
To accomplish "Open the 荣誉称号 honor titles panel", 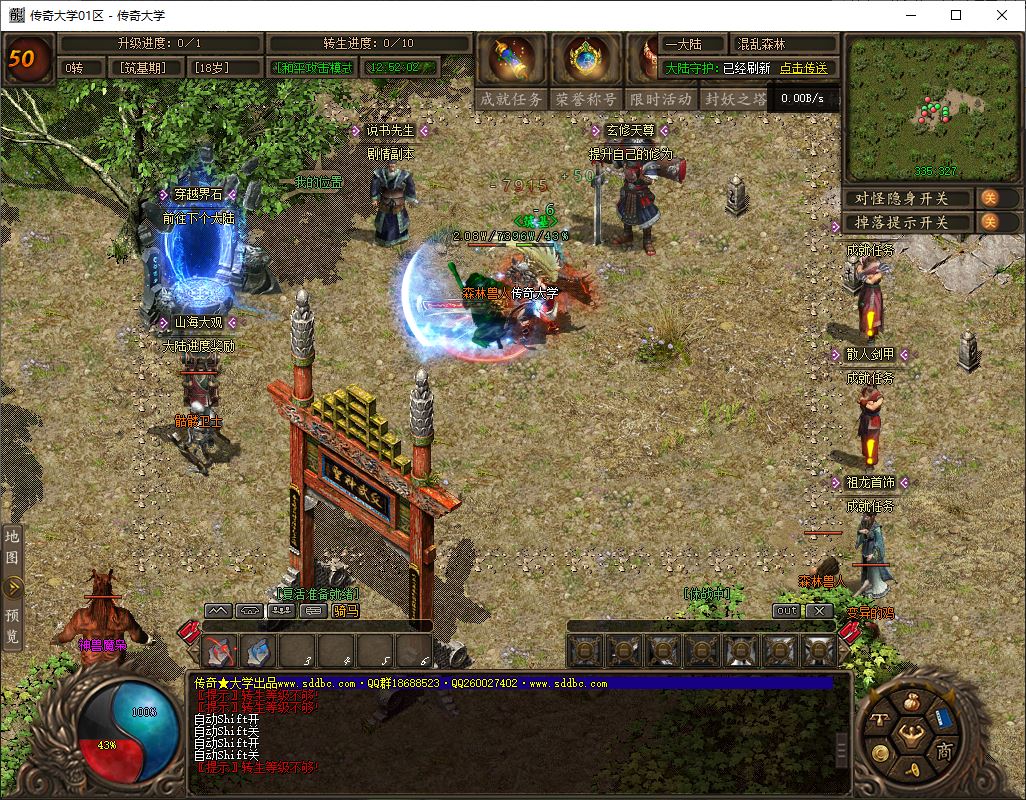I will coord(586,99).
